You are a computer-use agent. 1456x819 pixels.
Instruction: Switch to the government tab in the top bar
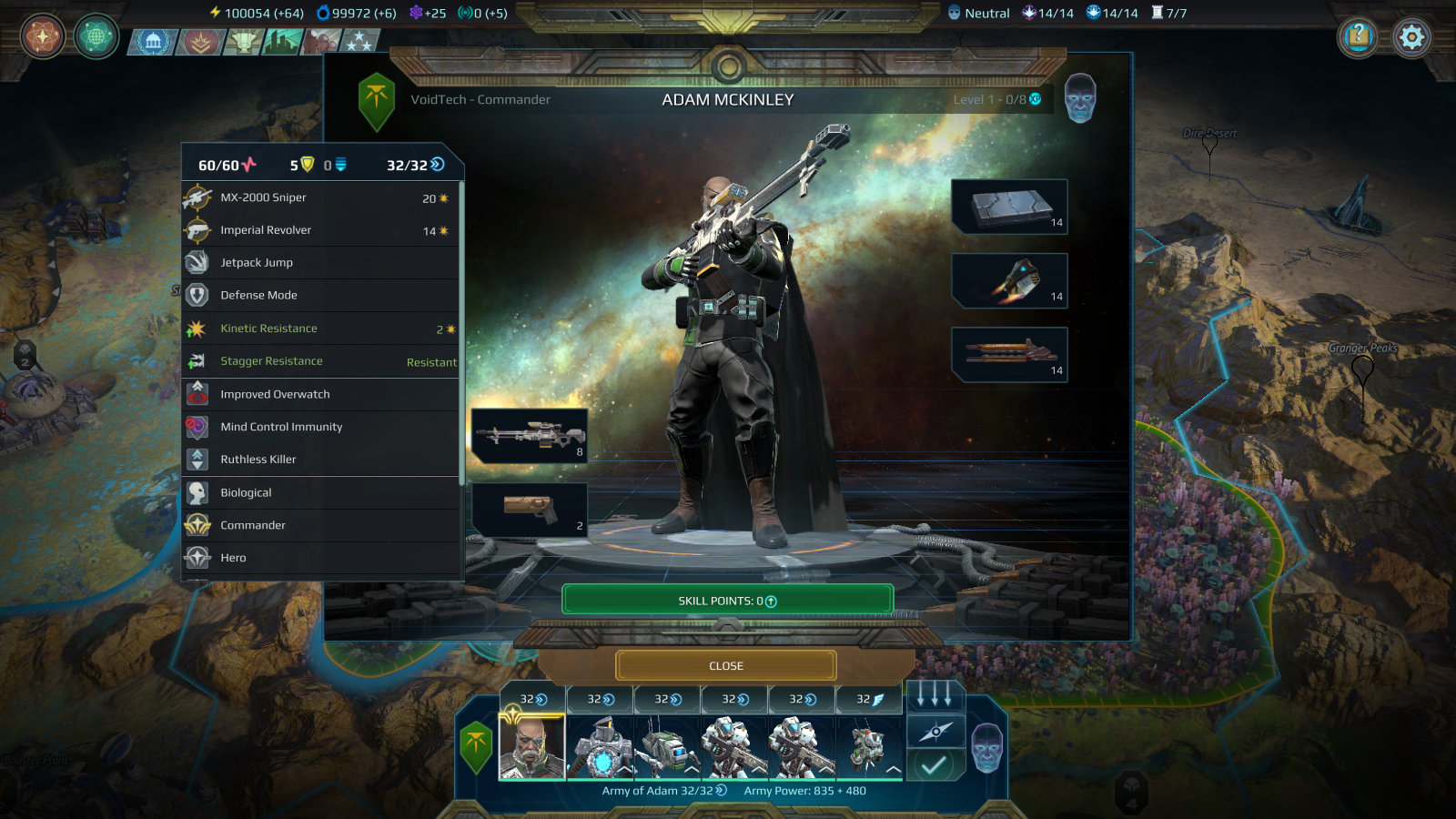155,39
